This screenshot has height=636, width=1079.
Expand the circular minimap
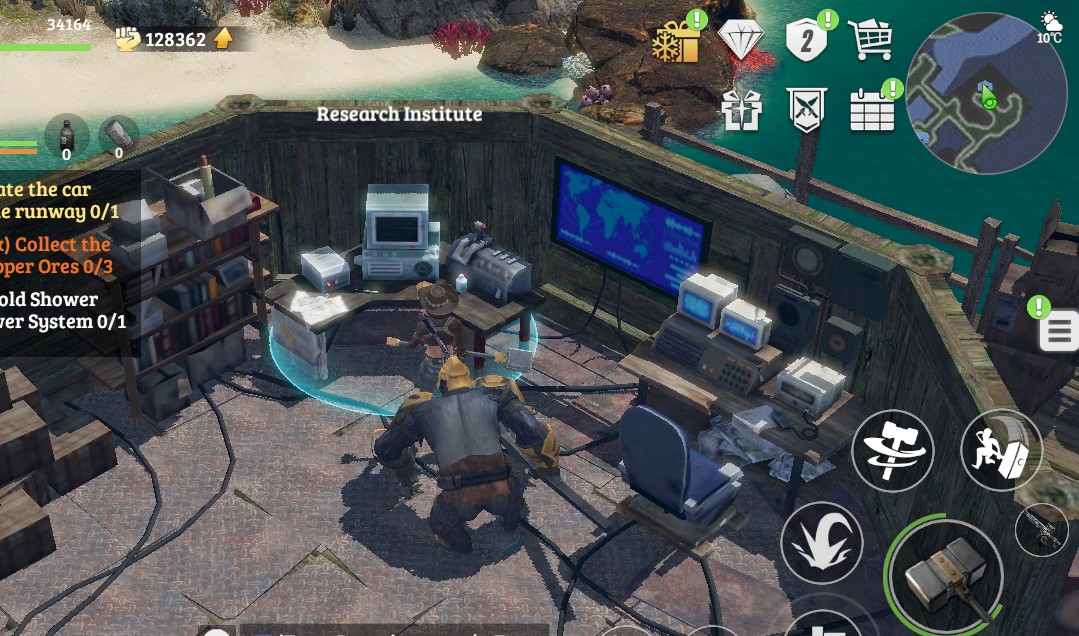click(985, 93)
